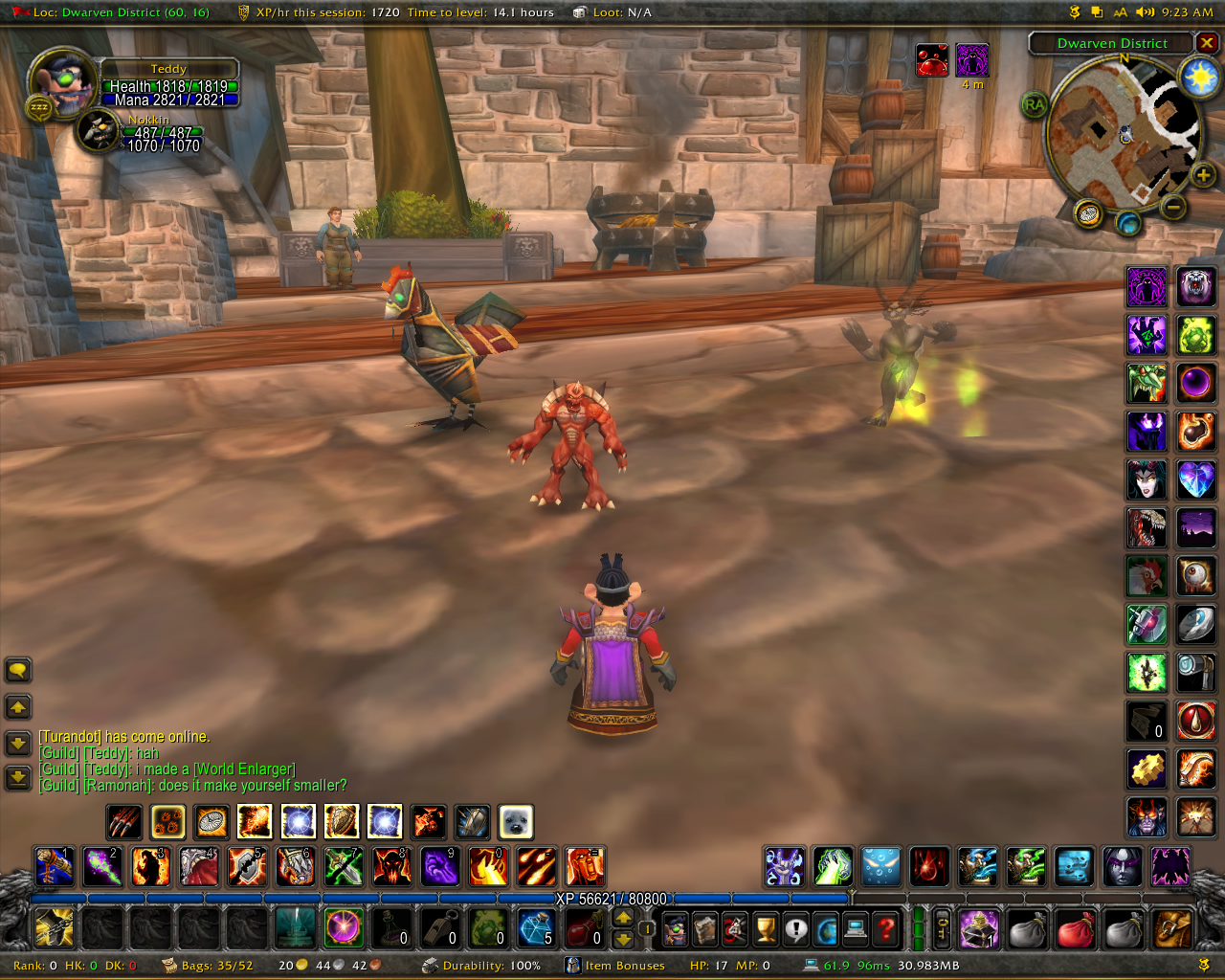This screenshot has width=1225, height=980.
Task: Click the seal face pet bar icon
Action: coord(516,821)
